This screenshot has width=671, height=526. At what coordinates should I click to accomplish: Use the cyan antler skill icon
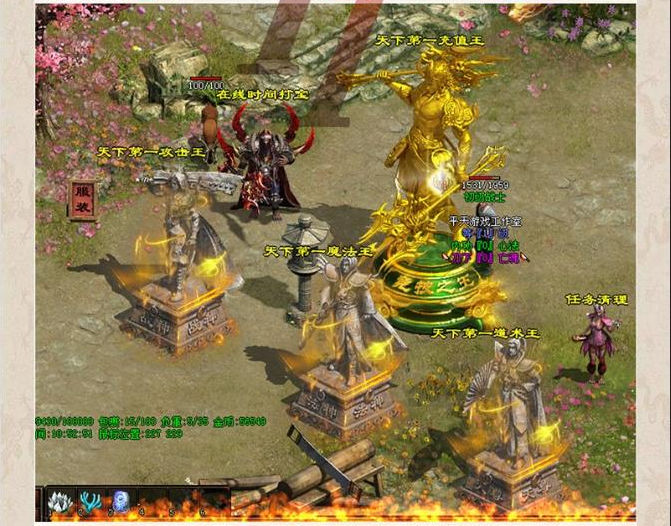coord(89,501)
